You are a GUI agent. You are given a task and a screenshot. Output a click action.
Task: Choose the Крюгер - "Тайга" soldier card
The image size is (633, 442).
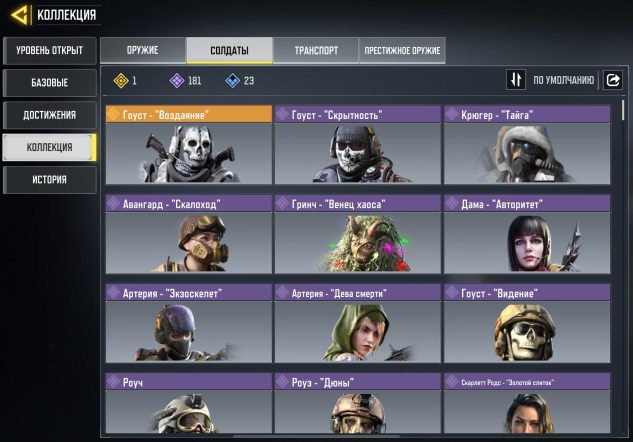coord(526,144)
